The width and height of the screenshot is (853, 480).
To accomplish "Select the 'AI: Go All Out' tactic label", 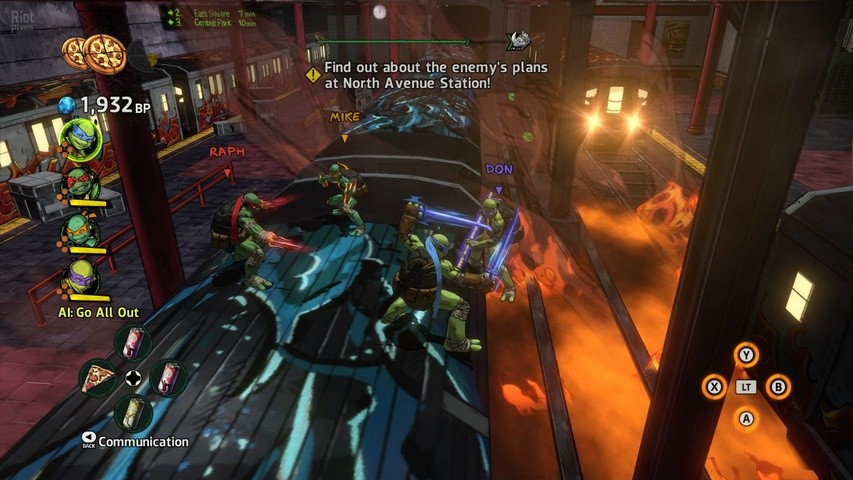I will tap(100, 313).
